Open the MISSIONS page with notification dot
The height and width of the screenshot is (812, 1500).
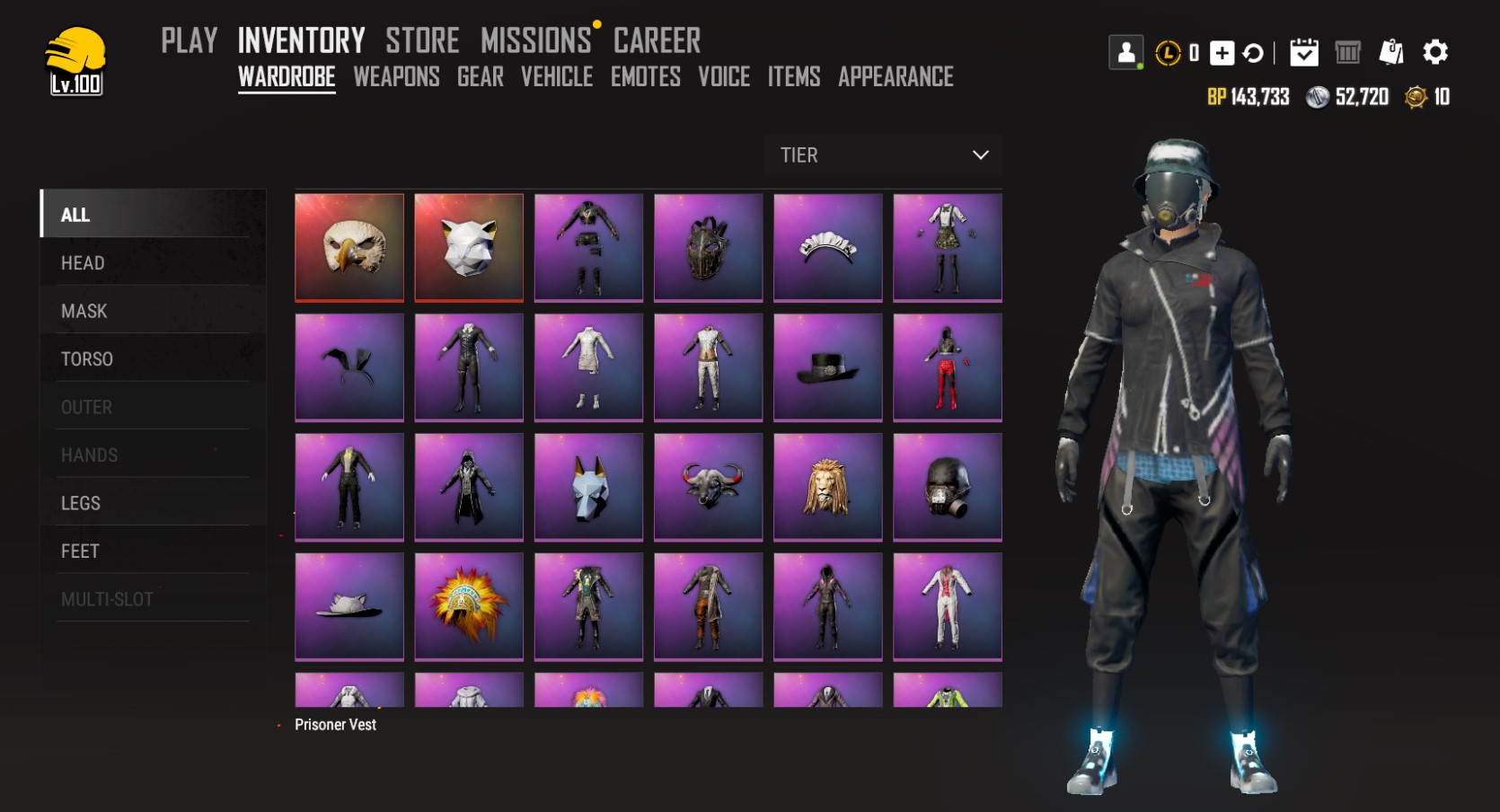pyautogui.click(x=535, y=40)
